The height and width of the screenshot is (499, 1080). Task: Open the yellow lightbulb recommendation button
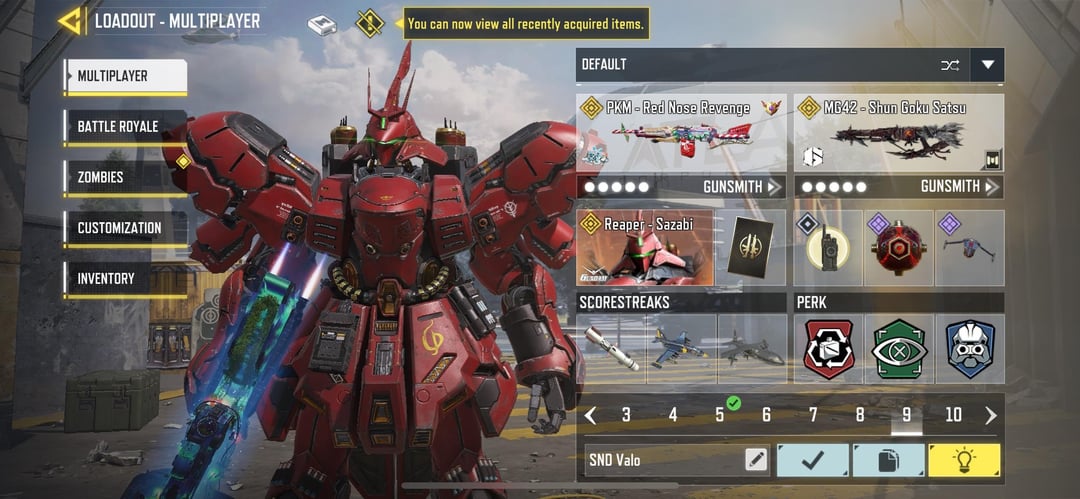pos(964,460)
